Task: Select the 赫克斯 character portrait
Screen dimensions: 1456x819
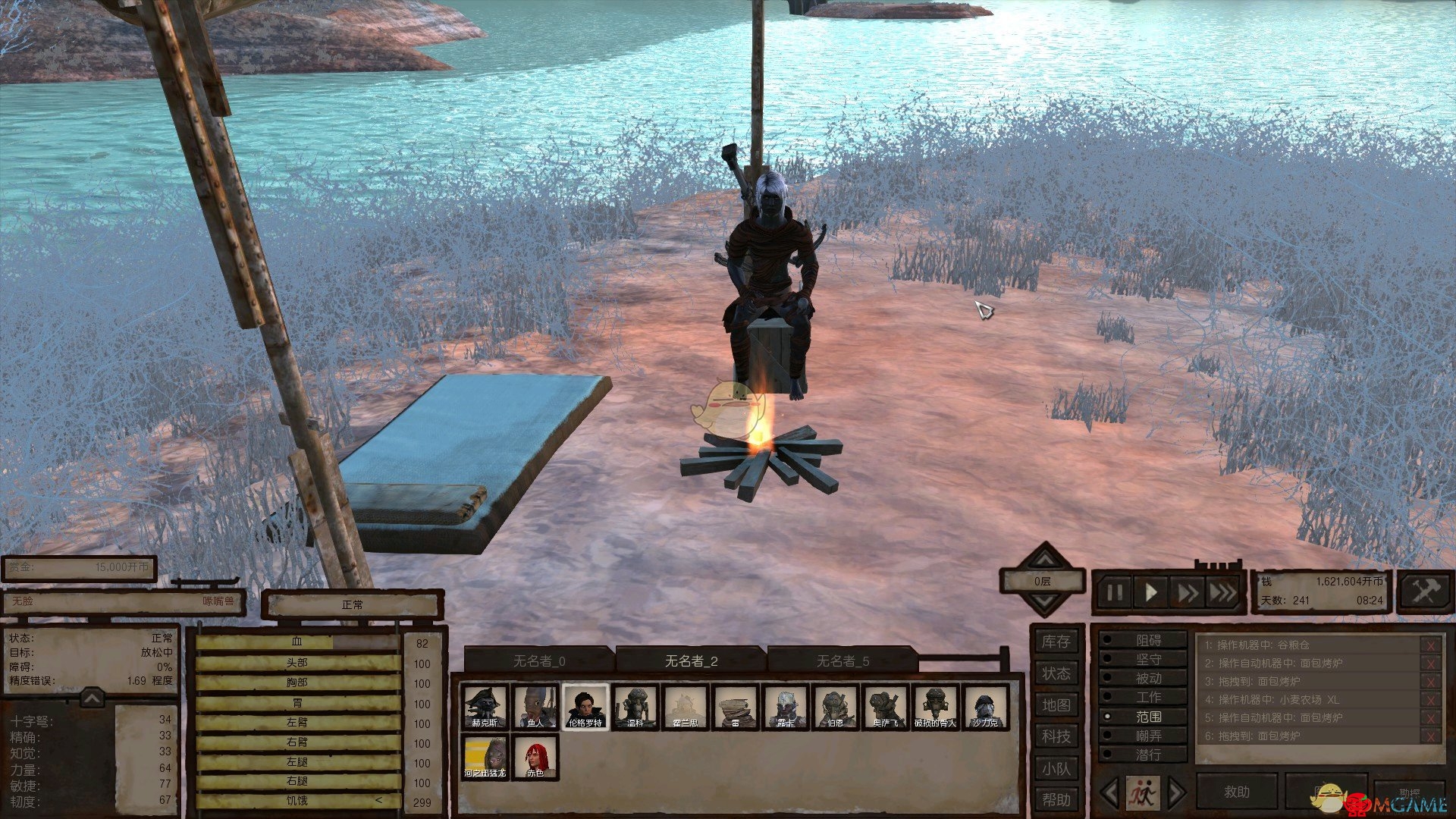Action: tap(485, 706)
